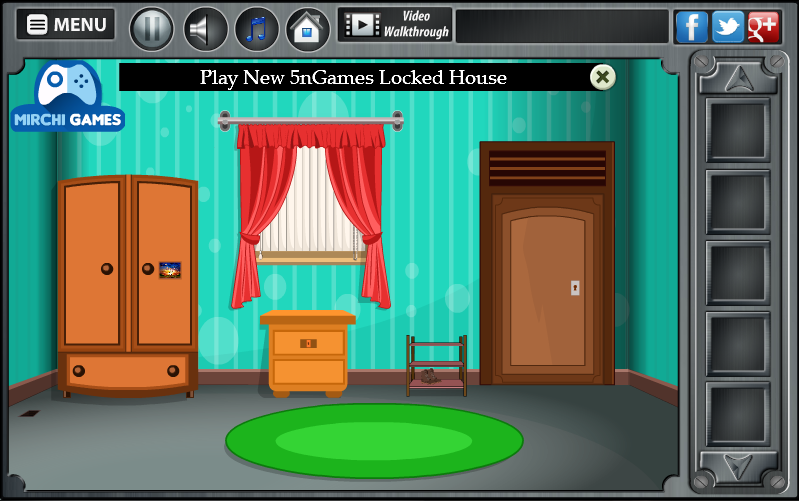Share on Facebook
Viewport: 799px width, 501px height.
click(691, 27)
